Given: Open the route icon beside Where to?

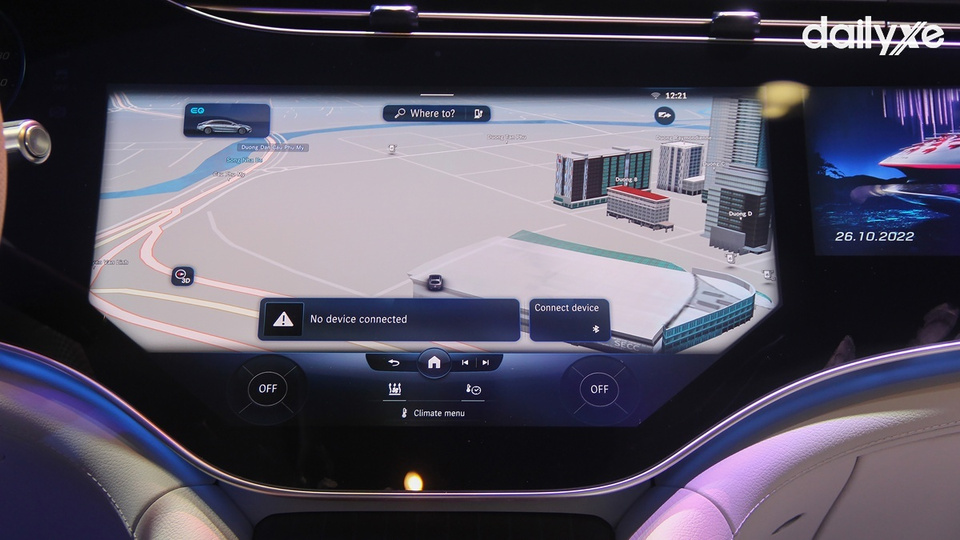Looking at the screenshot, I should (x=479, y=114).
